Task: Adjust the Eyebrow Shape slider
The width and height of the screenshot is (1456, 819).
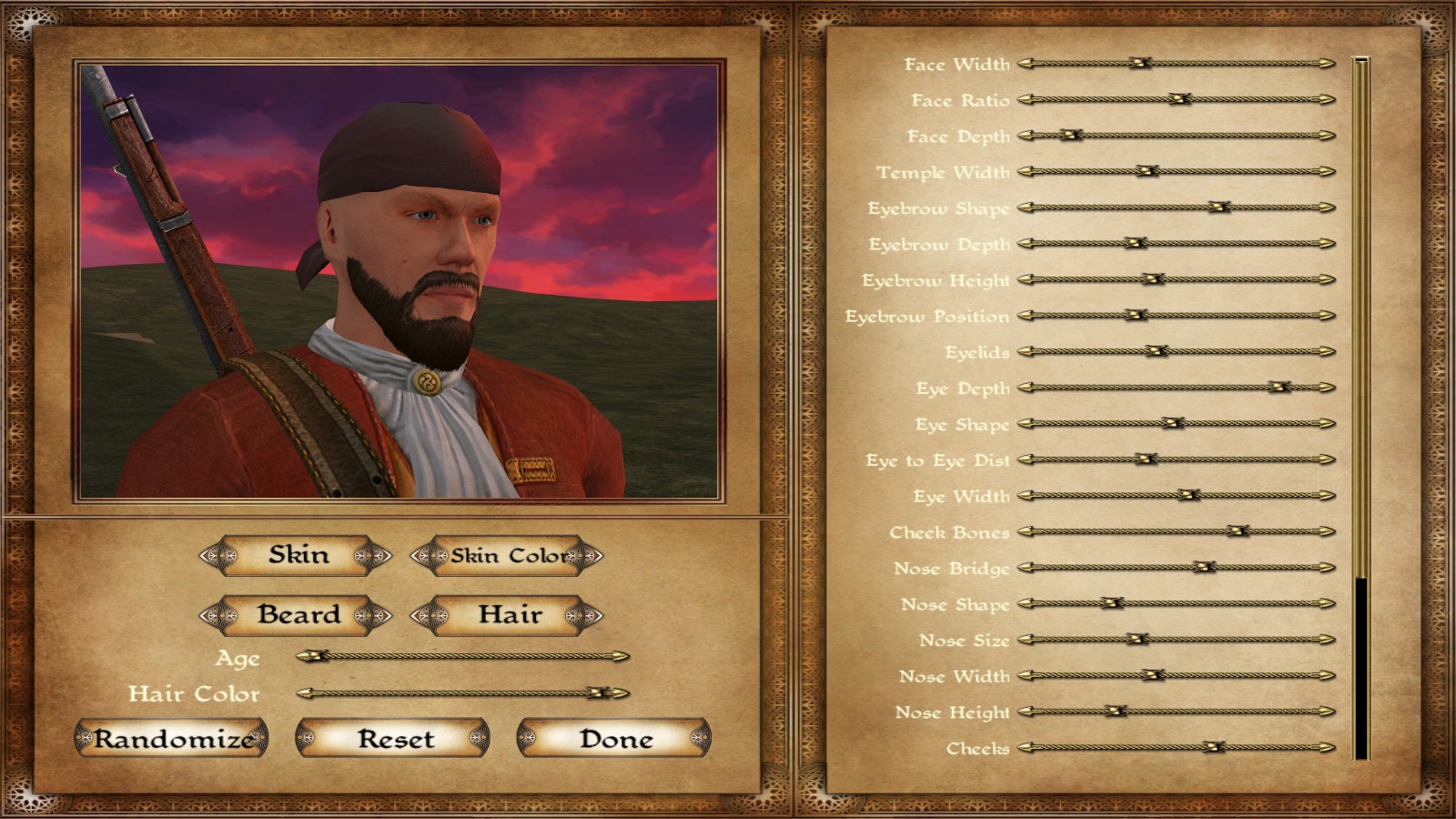Action: (x=1176, y=207)
